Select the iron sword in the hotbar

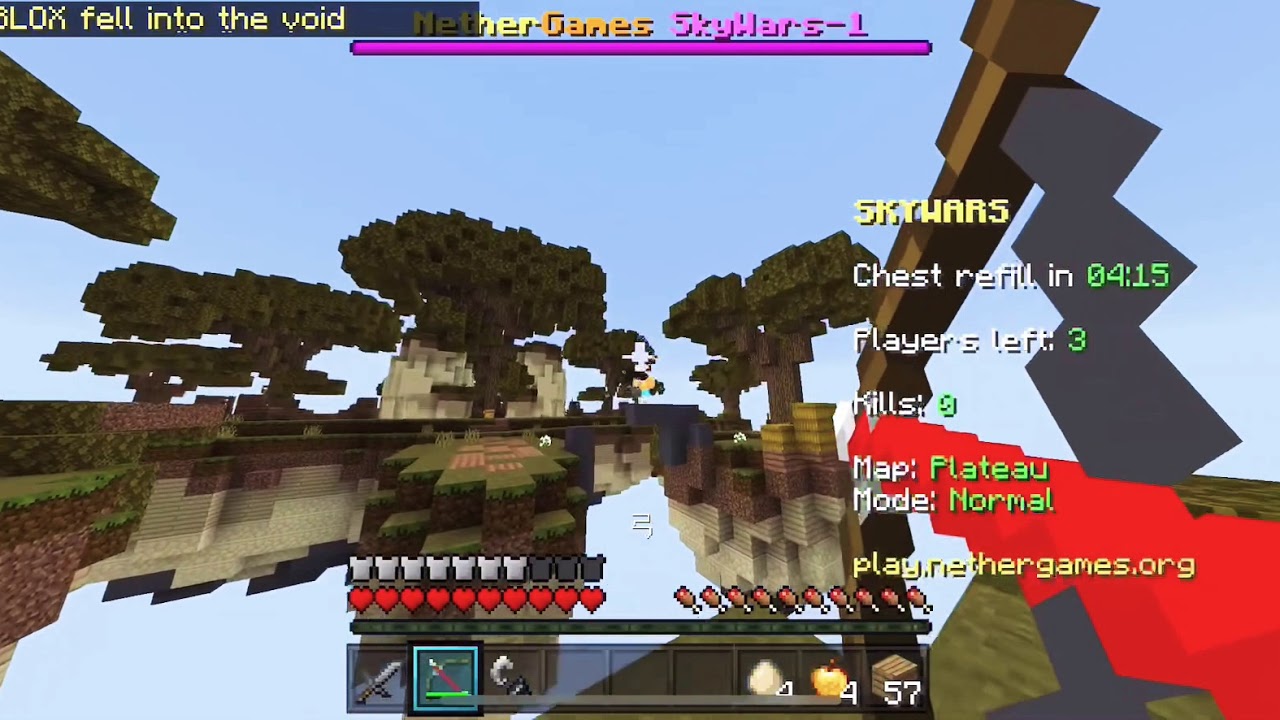[x=381, y=677]
